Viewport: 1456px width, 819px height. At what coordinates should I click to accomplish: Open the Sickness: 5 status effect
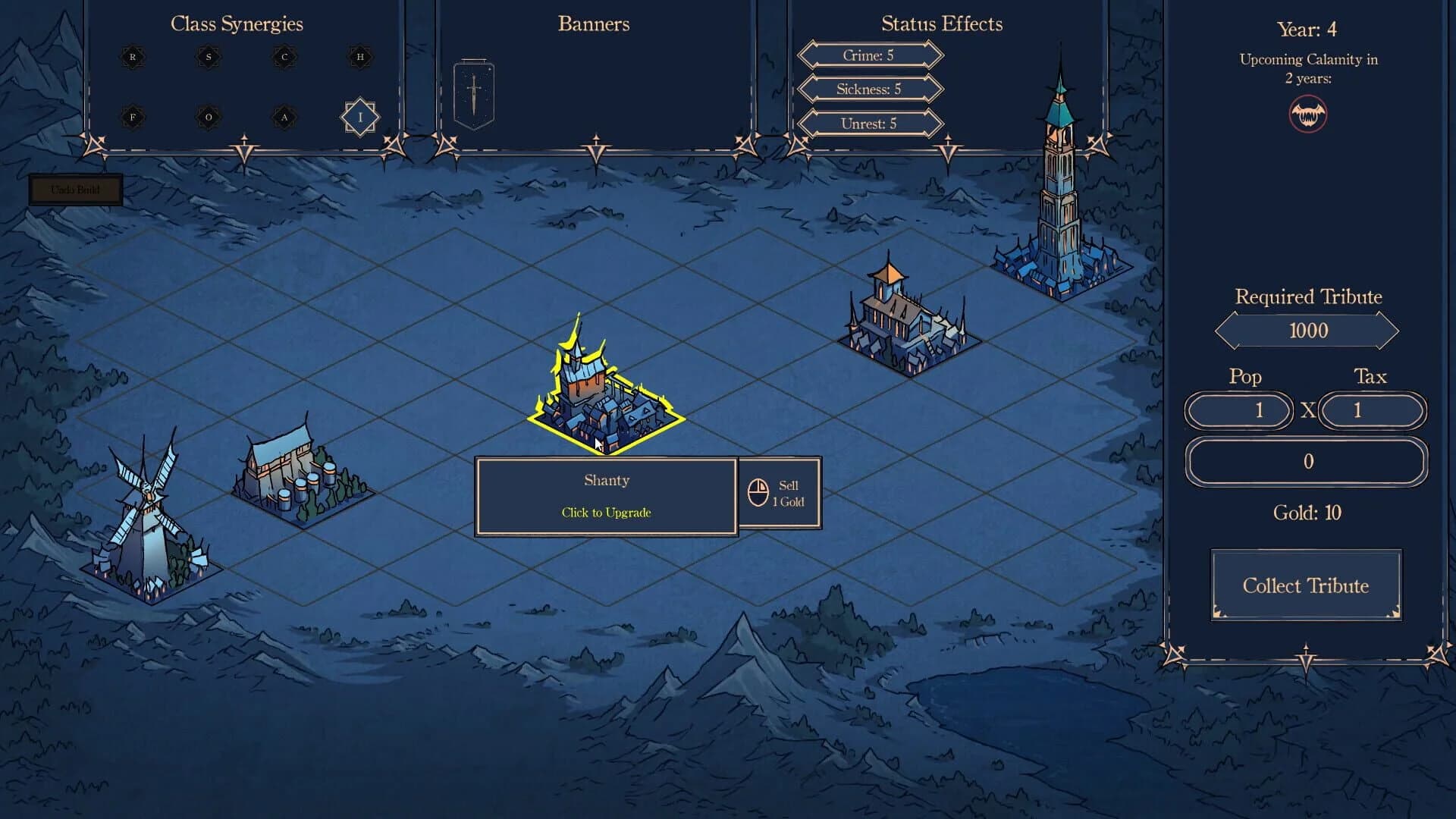[870, 89]
